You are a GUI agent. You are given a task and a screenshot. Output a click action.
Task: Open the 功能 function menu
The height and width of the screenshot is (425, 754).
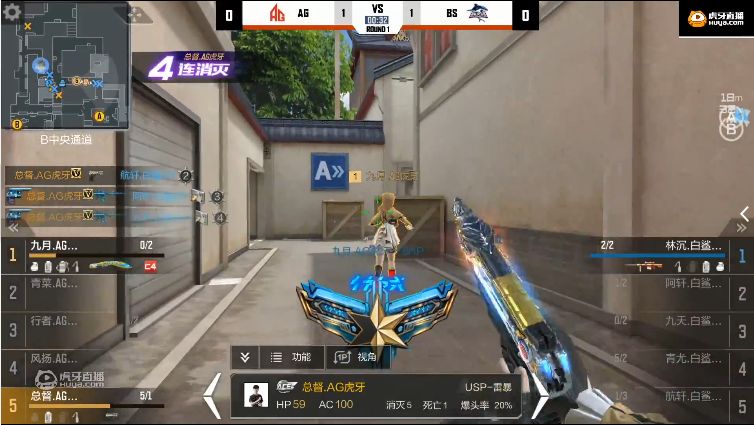pos(291,357)
